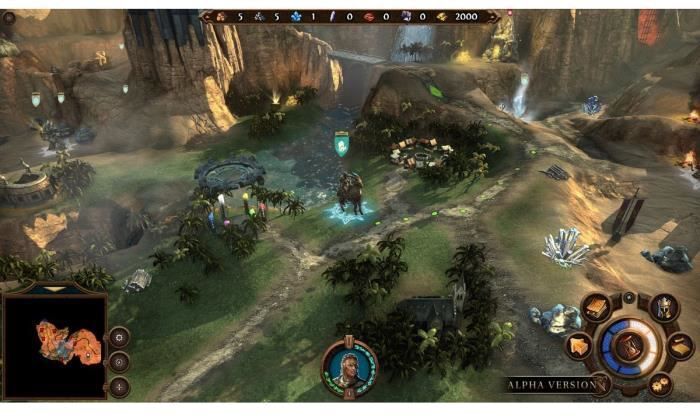Screen dimensions: 700x416
Task: Click the small orb atop the radial menu
Action: click(x=630, y=298)
